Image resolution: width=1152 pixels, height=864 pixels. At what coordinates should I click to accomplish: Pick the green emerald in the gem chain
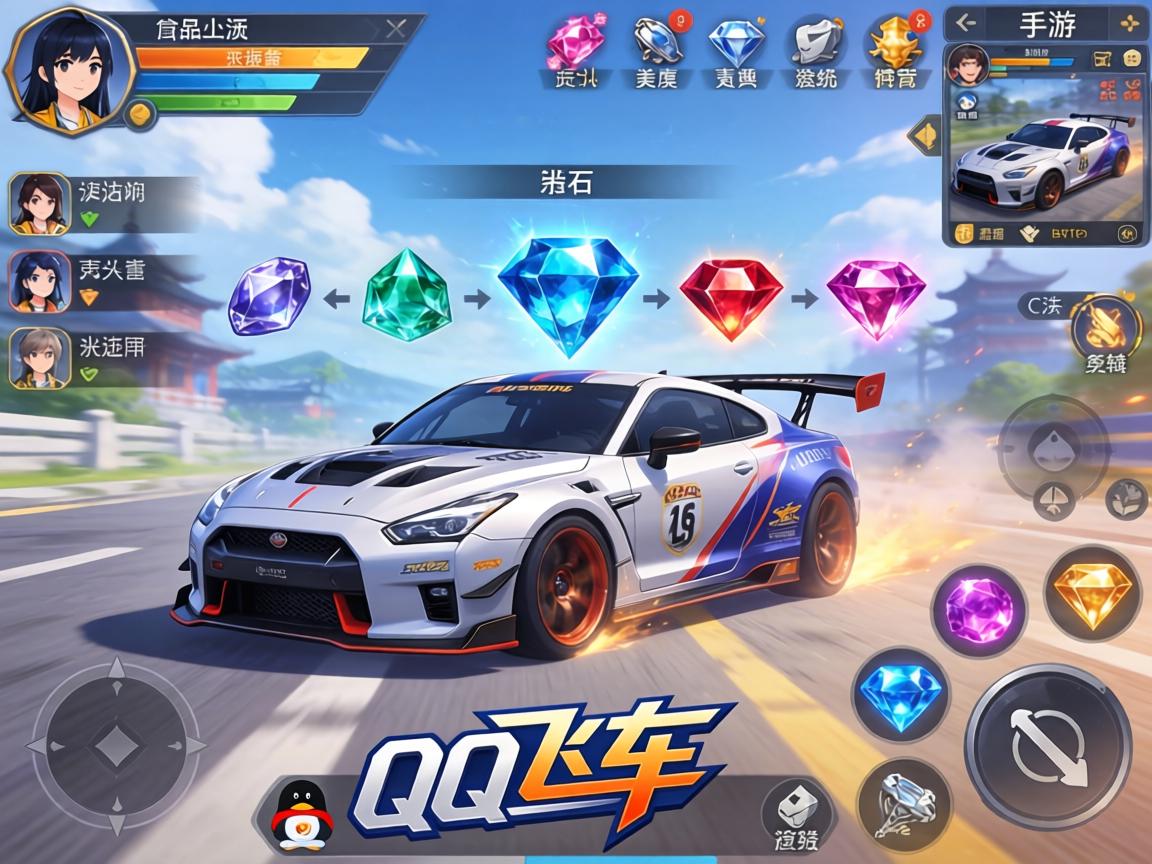406,296
